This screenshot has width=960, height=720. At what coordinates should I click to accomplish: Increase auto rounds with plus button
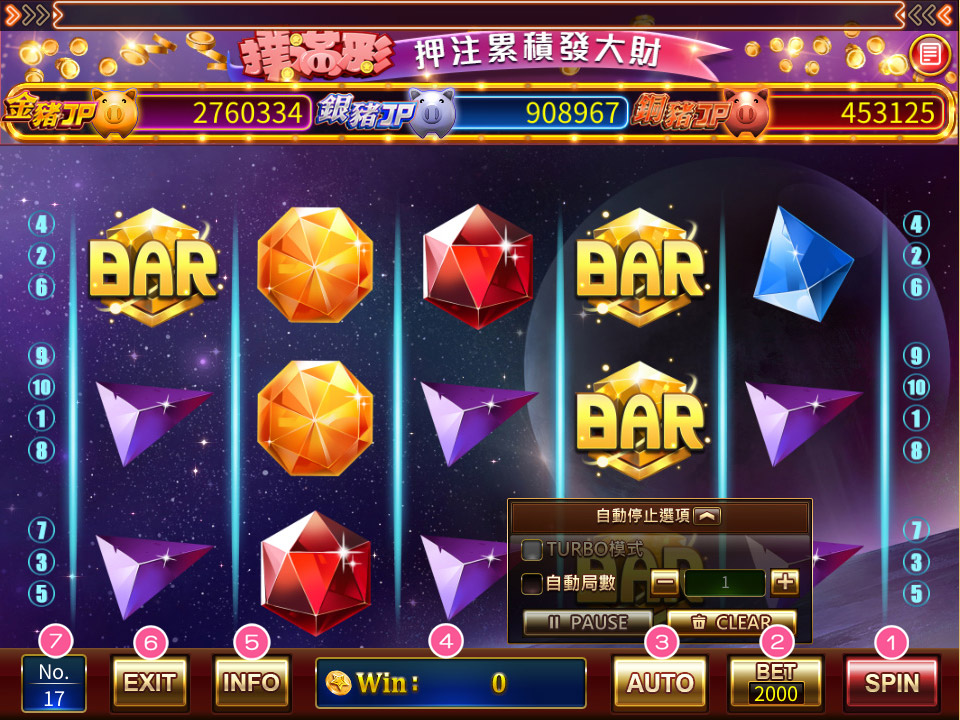coord(784,582)
